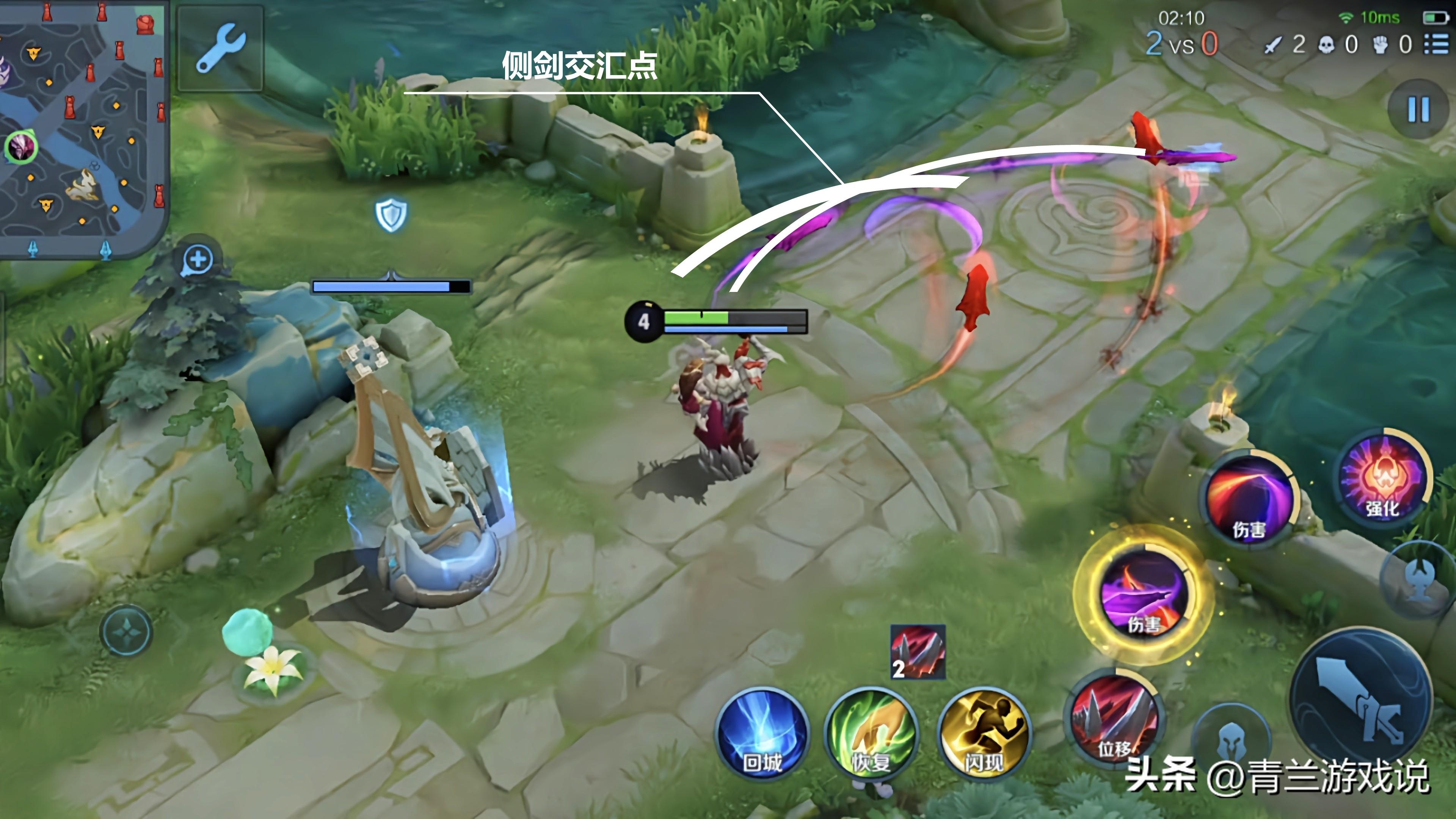The height and width of the screenshot is (819, 1456).
Task: Select the helmet hero-target button
Action: point(1230,741)
